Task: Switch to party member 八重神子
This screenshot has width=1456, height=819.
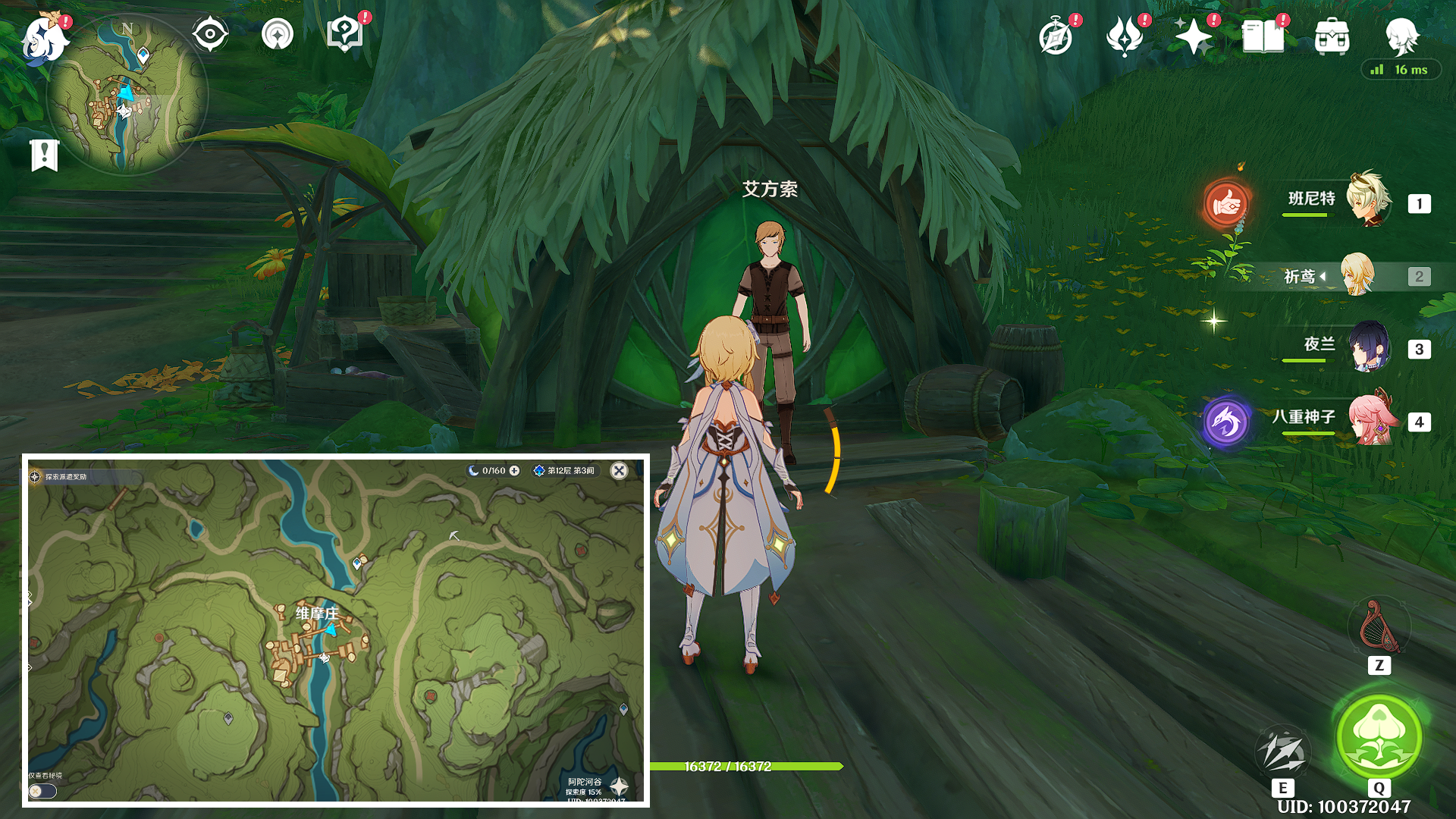Action: click(x=1371, y=419)
